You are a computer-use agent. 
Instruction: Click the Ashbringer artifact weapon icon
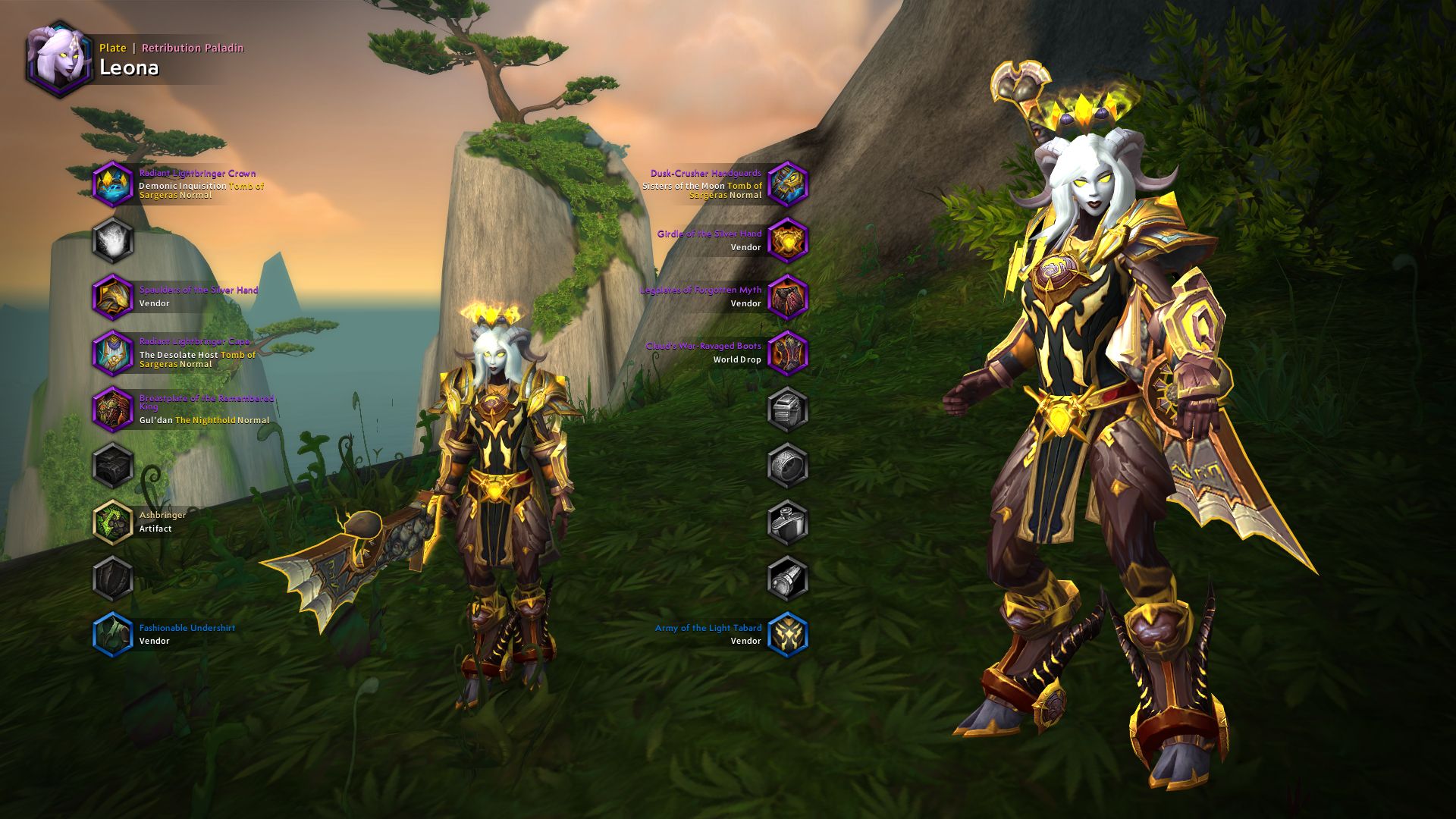[114, 523]
